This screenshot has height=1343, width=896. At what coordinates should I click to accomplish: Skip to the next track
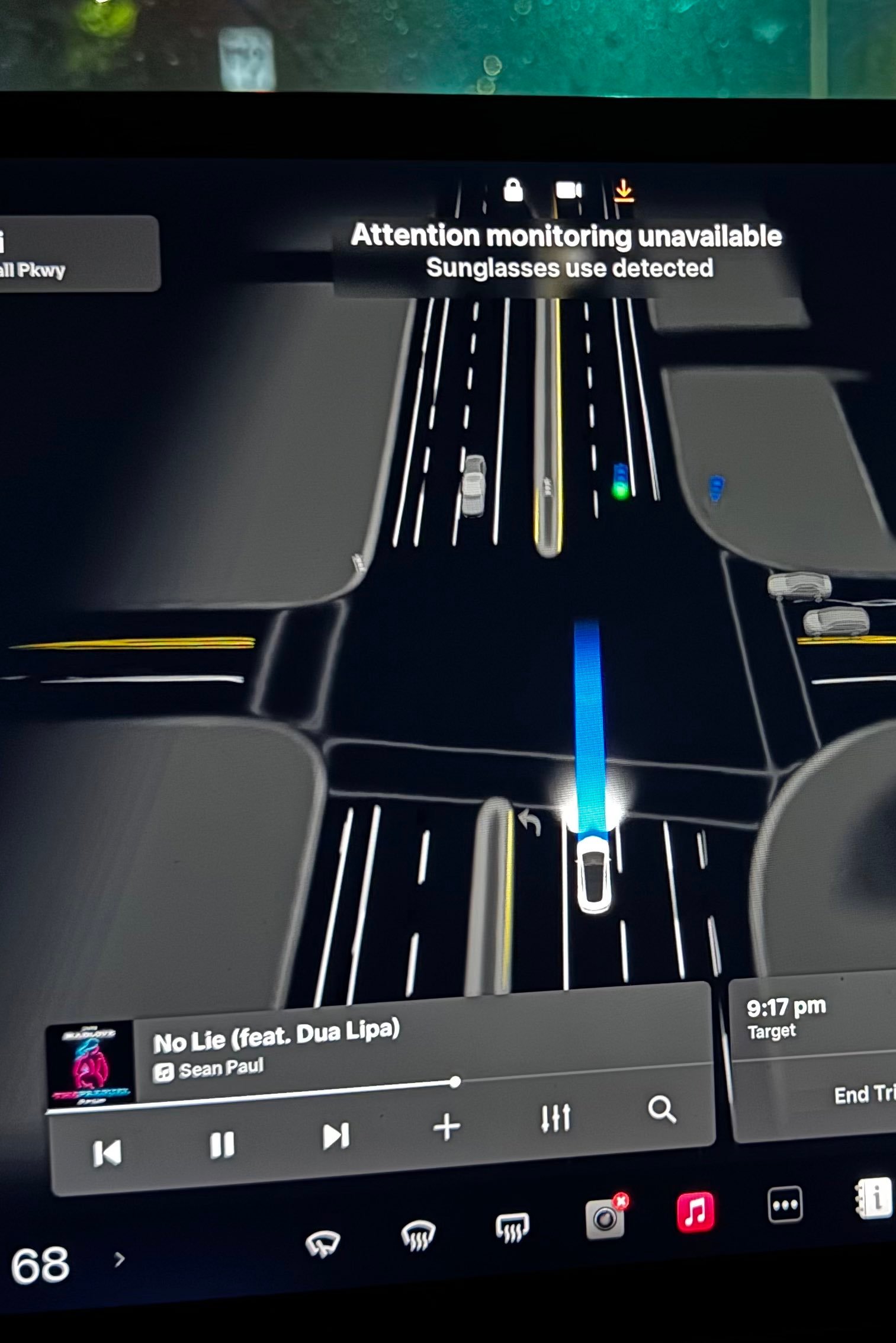335,1136
